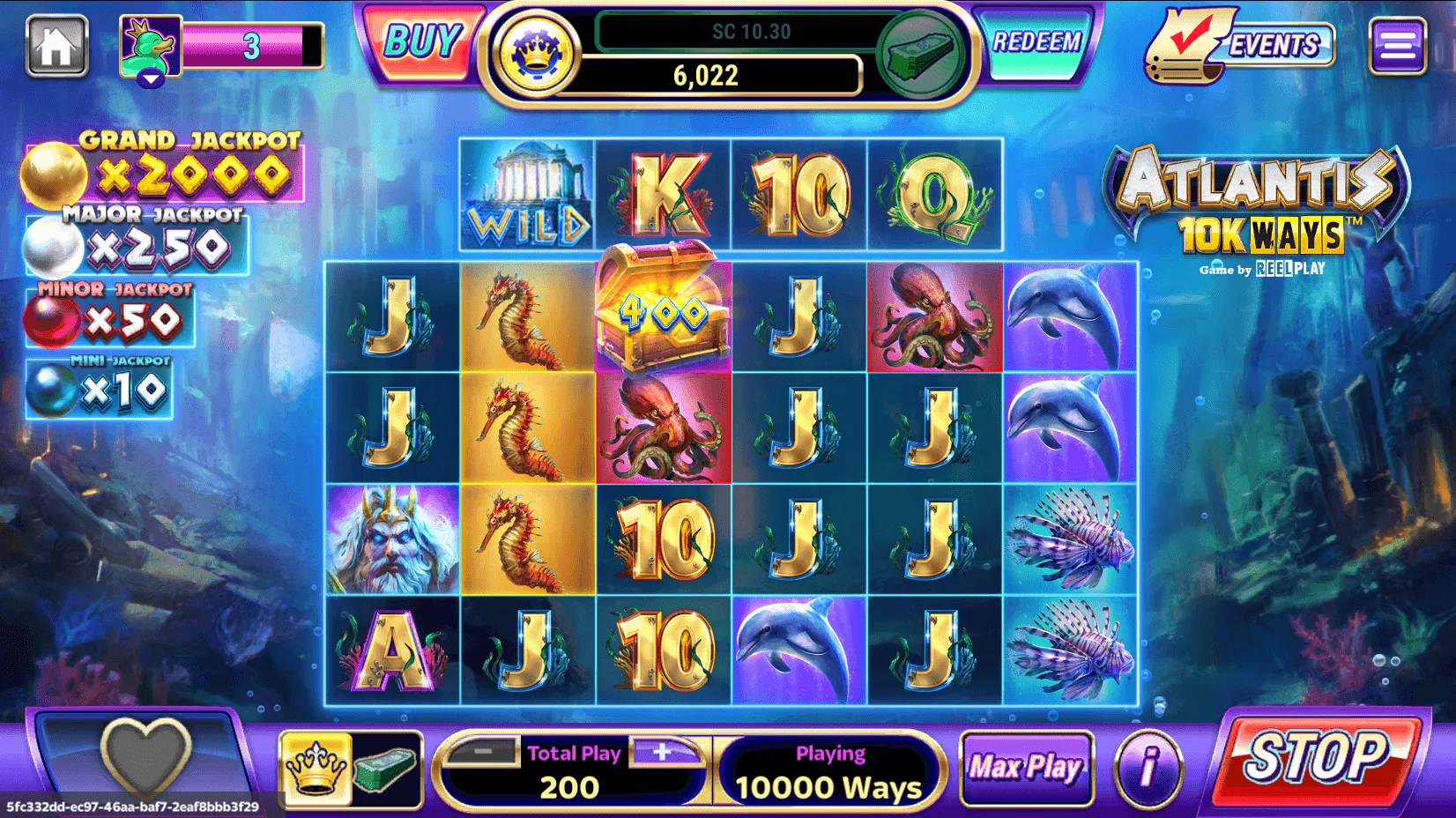This screenshot has height=818, width=1456.
Task: Decrease Total Play with minus button
Action: (x=483, y=752)
